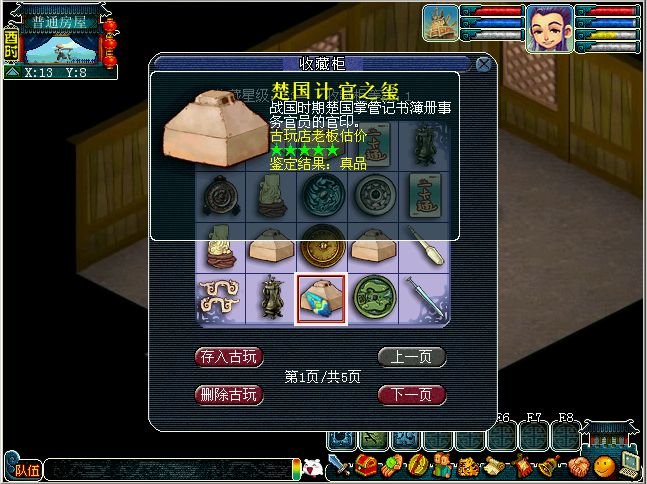Select the highlighted seal with blue gem
The height and width of the screenshot is (484, 647).
point(321,299)
